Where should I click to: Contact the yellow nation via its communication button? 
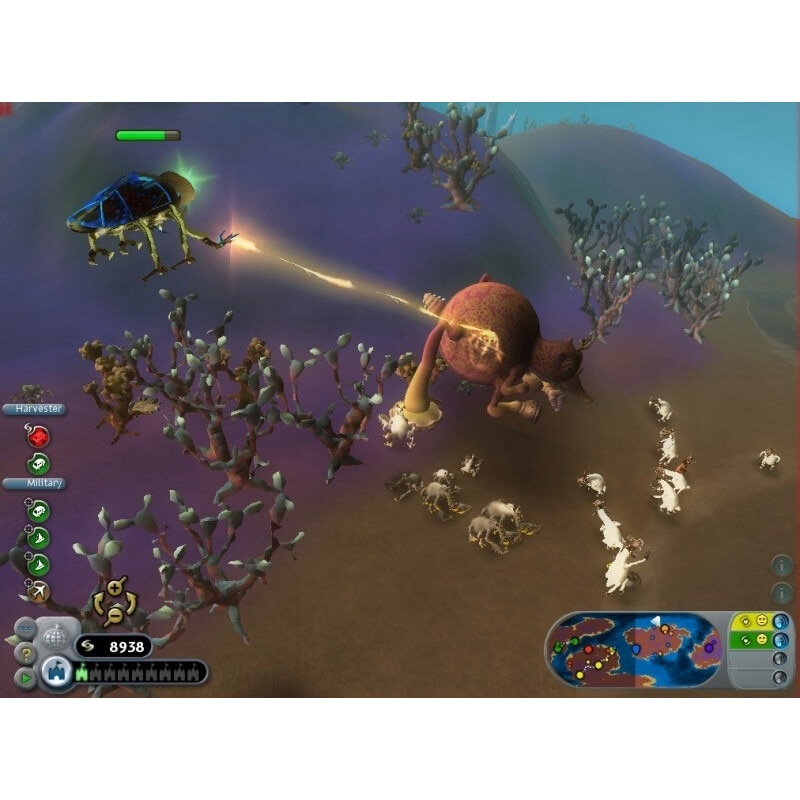[781, 621]
